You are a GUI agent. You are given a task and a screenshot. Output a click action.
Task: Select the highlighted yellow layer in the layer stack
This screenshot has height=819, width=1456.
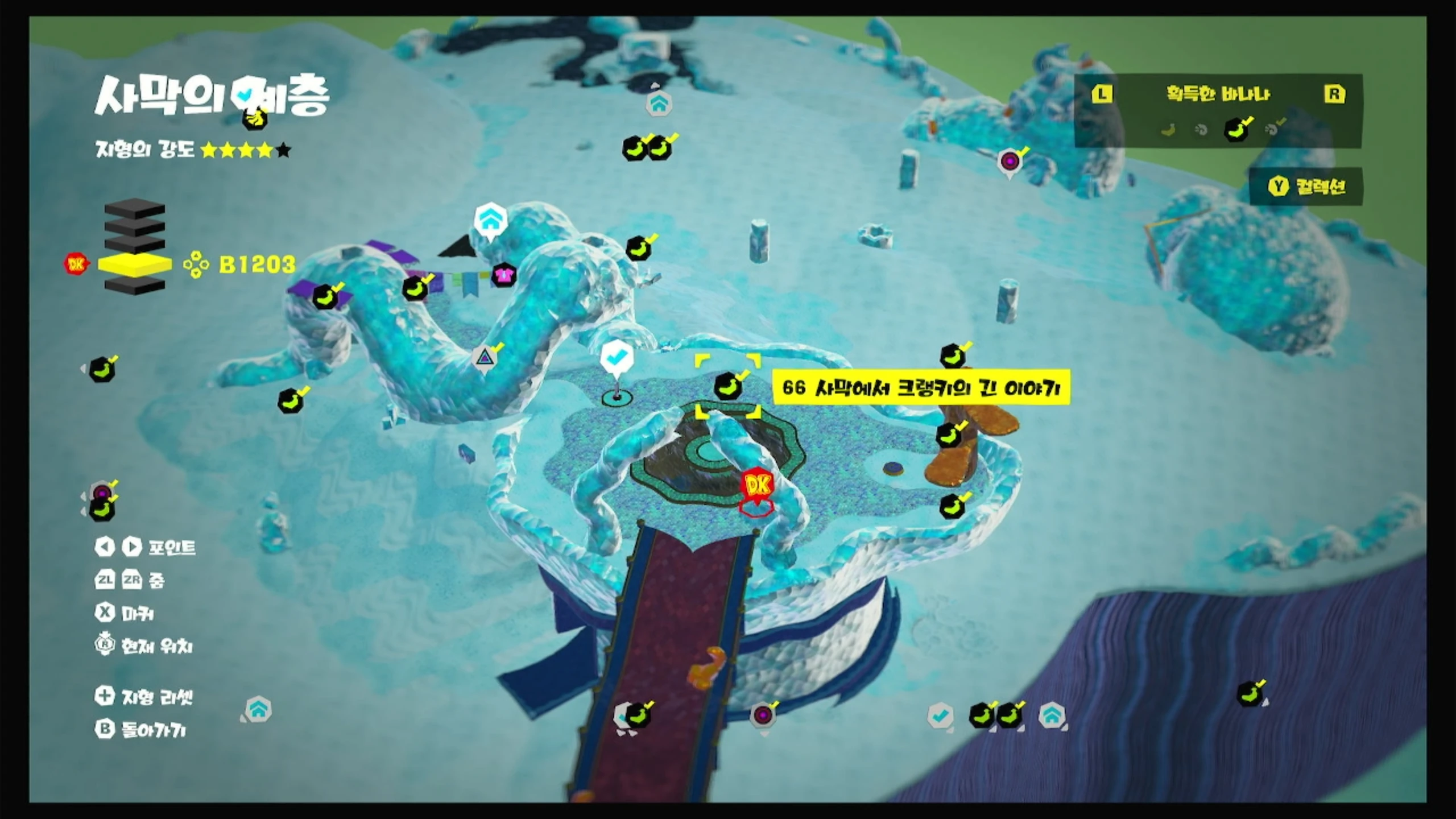(135, 264)
